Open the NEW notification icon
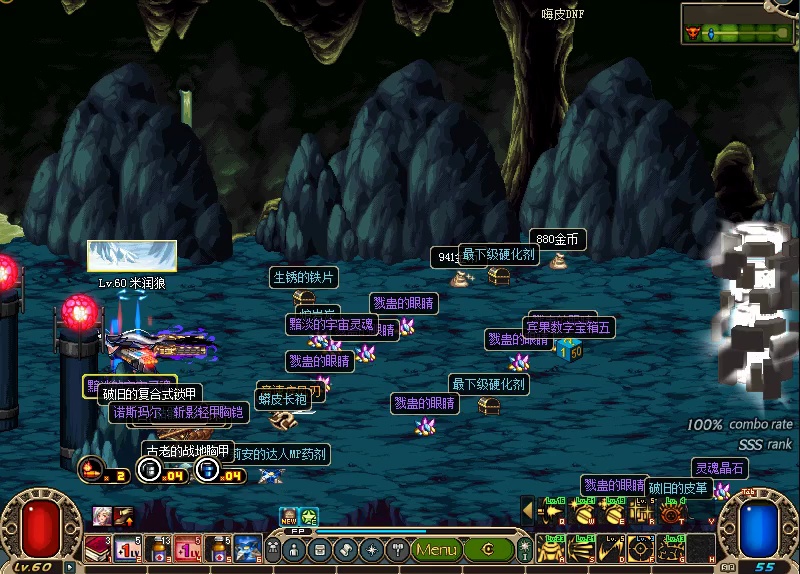Viewport: 800px width, 574px height. [289, 517]
